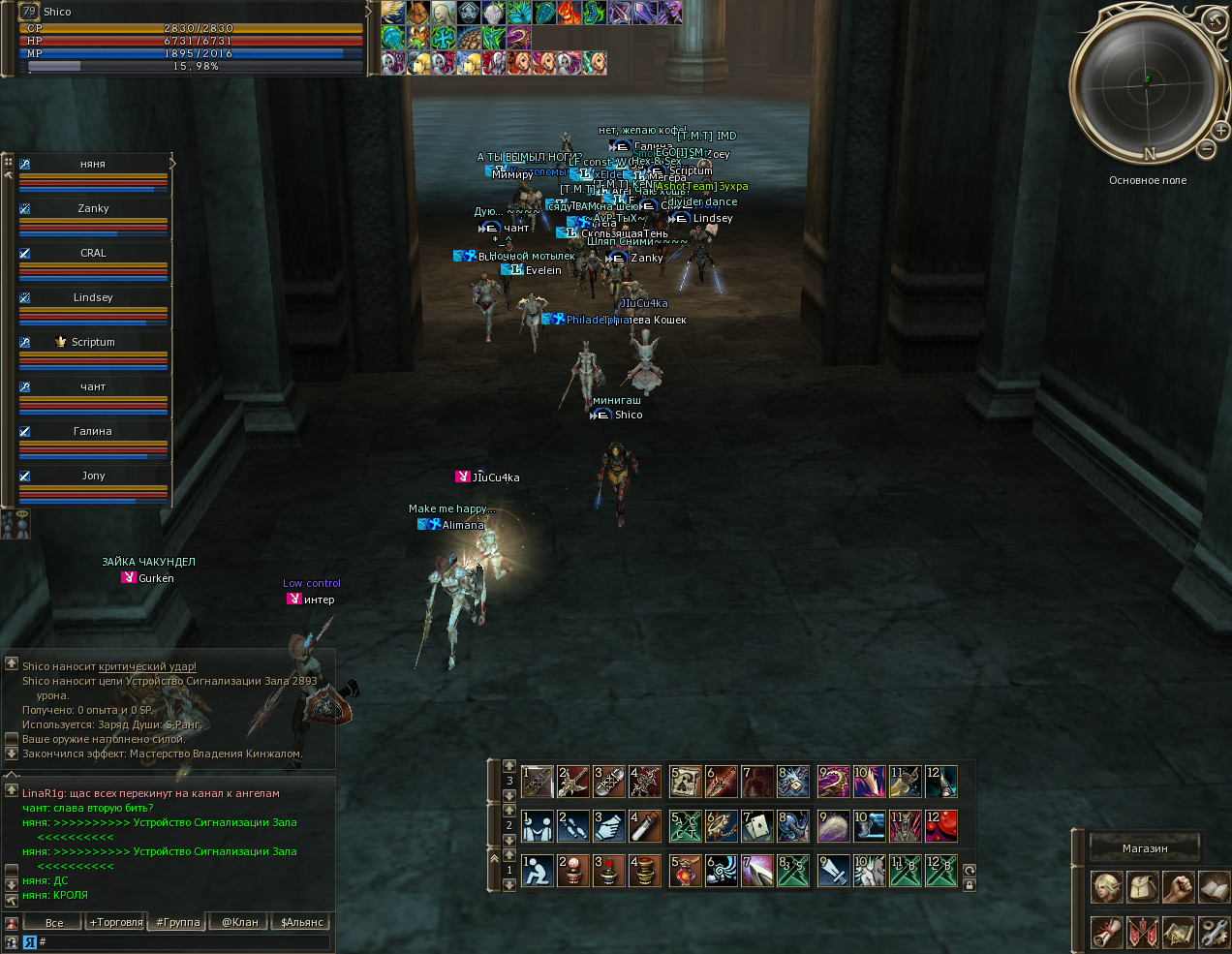The image size is (1232, 954).
Task: Toggle the hotbar lock padlock button
Action: [x=970, y=884]
